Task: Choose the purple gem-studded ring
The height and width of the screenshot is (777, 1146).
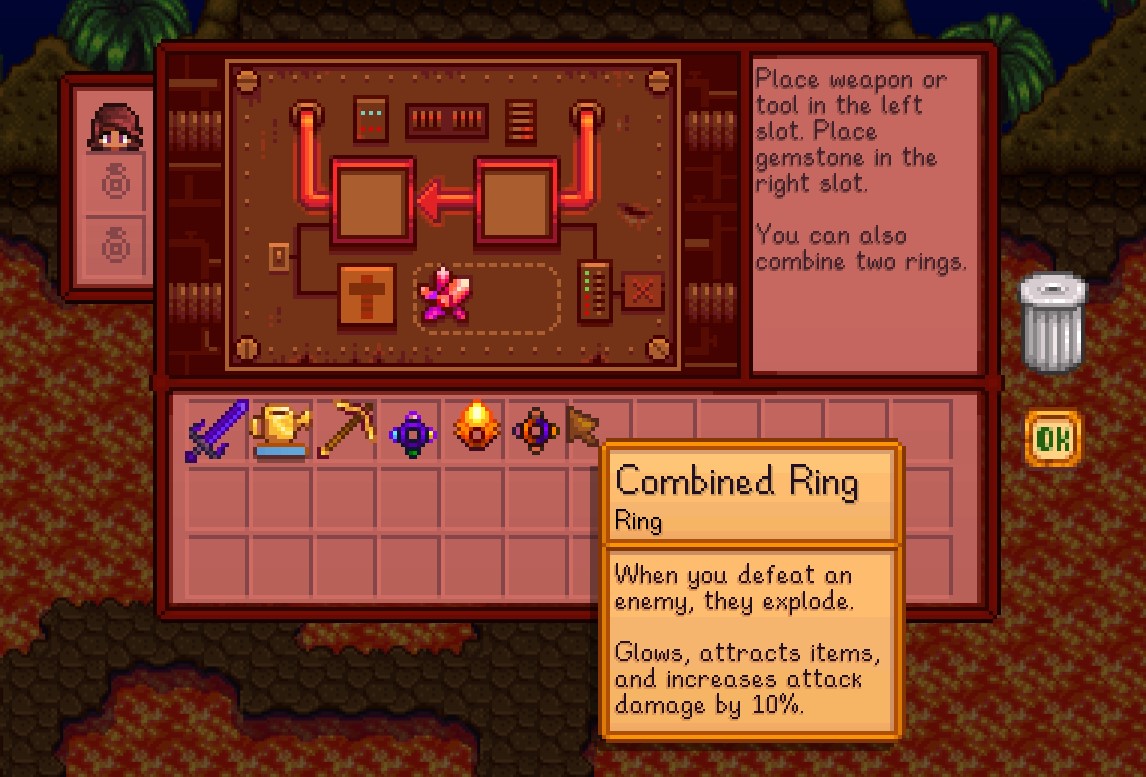Action: [x=410, y=432]
